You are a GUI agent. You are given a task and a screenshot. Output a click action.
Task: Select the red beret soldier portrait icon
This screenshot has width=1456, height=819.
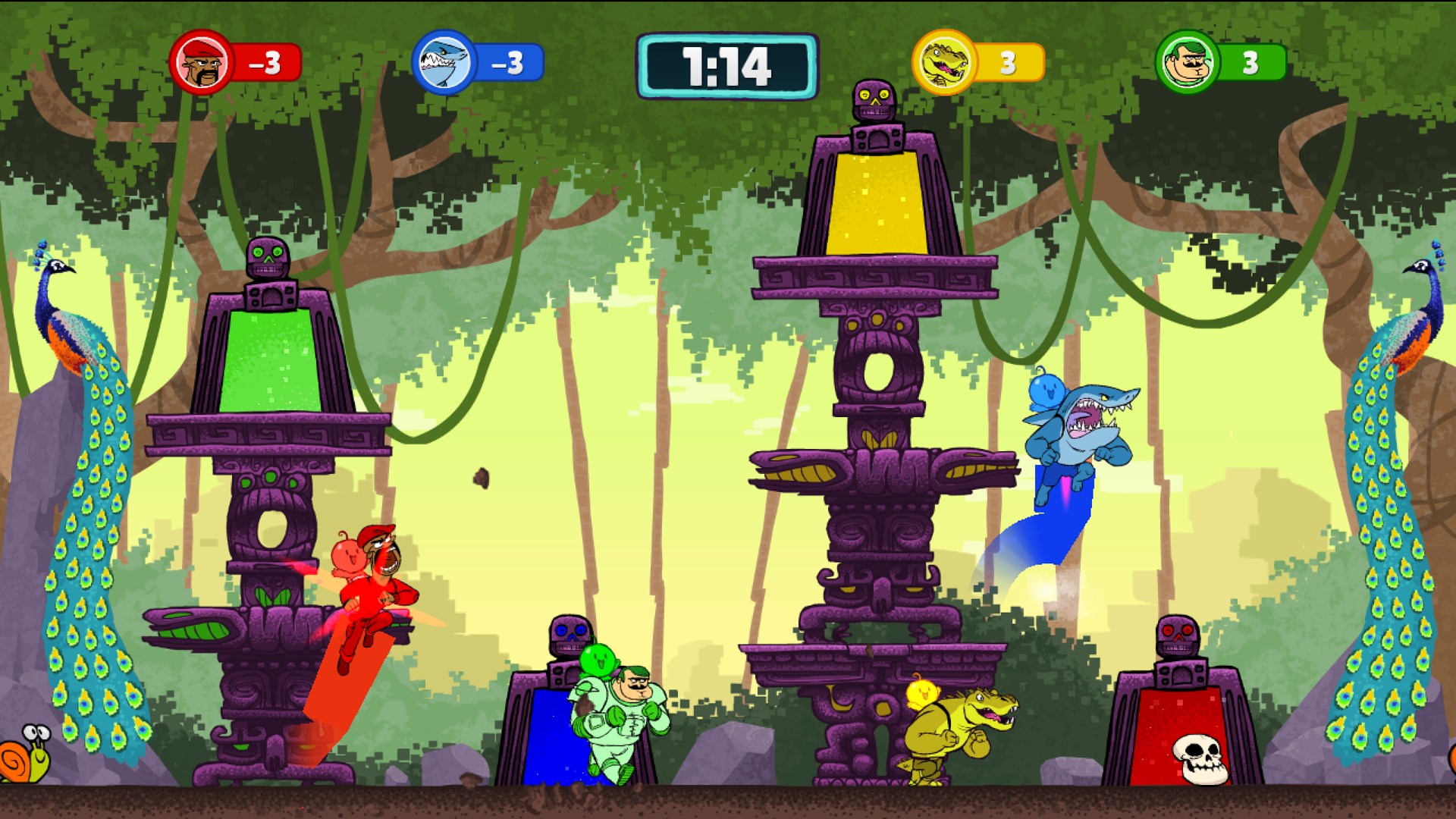(201, 62)
